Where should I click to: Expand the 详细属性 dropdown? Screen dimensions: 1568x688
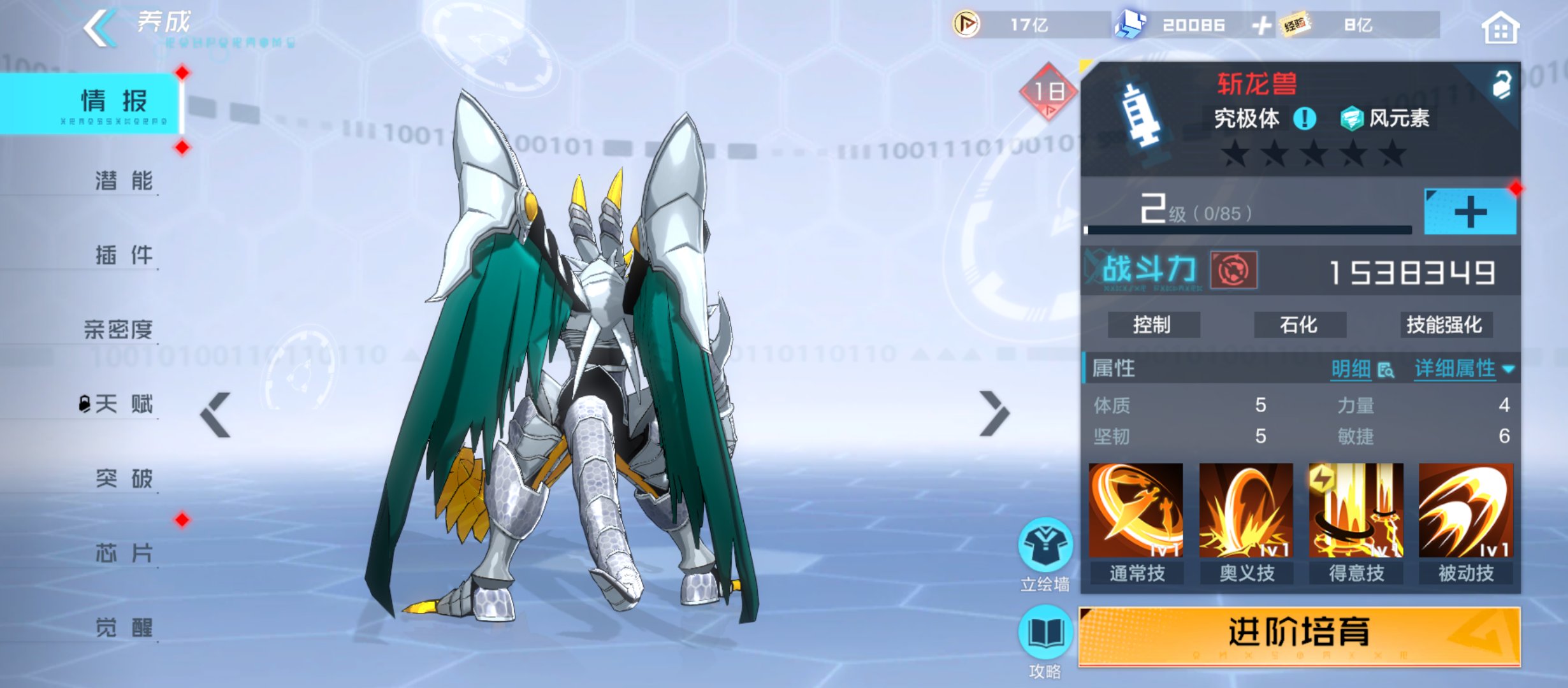pyautogui.click(x=1464, y=369)
